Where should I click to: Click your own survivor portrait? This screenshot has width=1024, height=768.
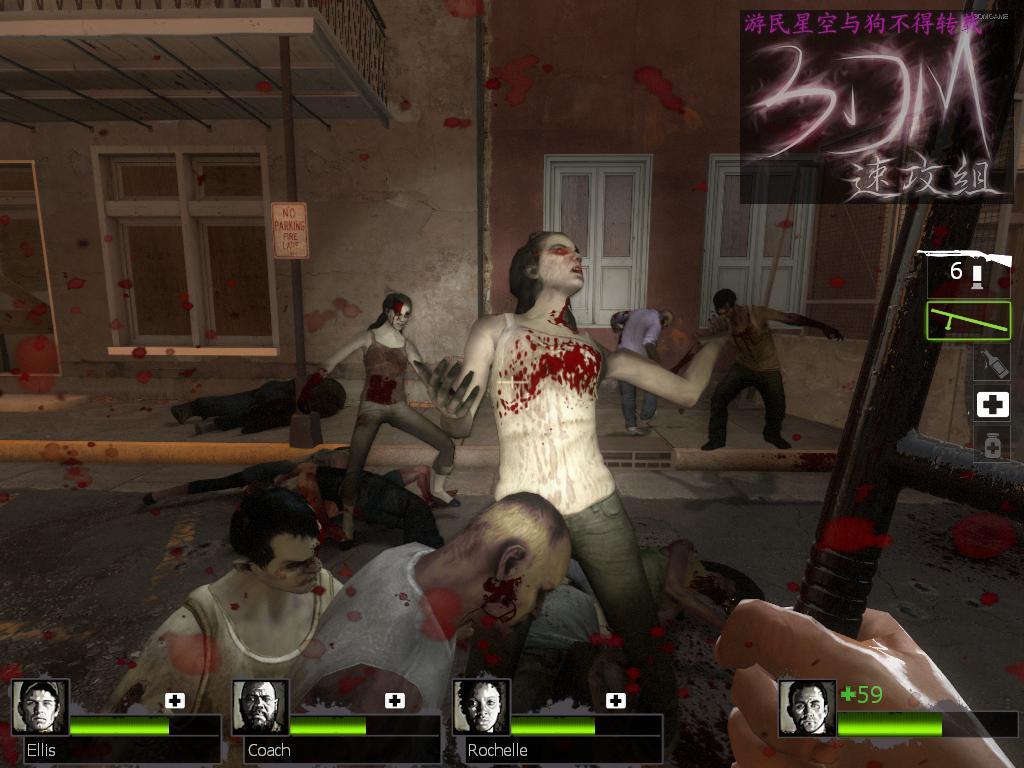click(x=807, y=708)
